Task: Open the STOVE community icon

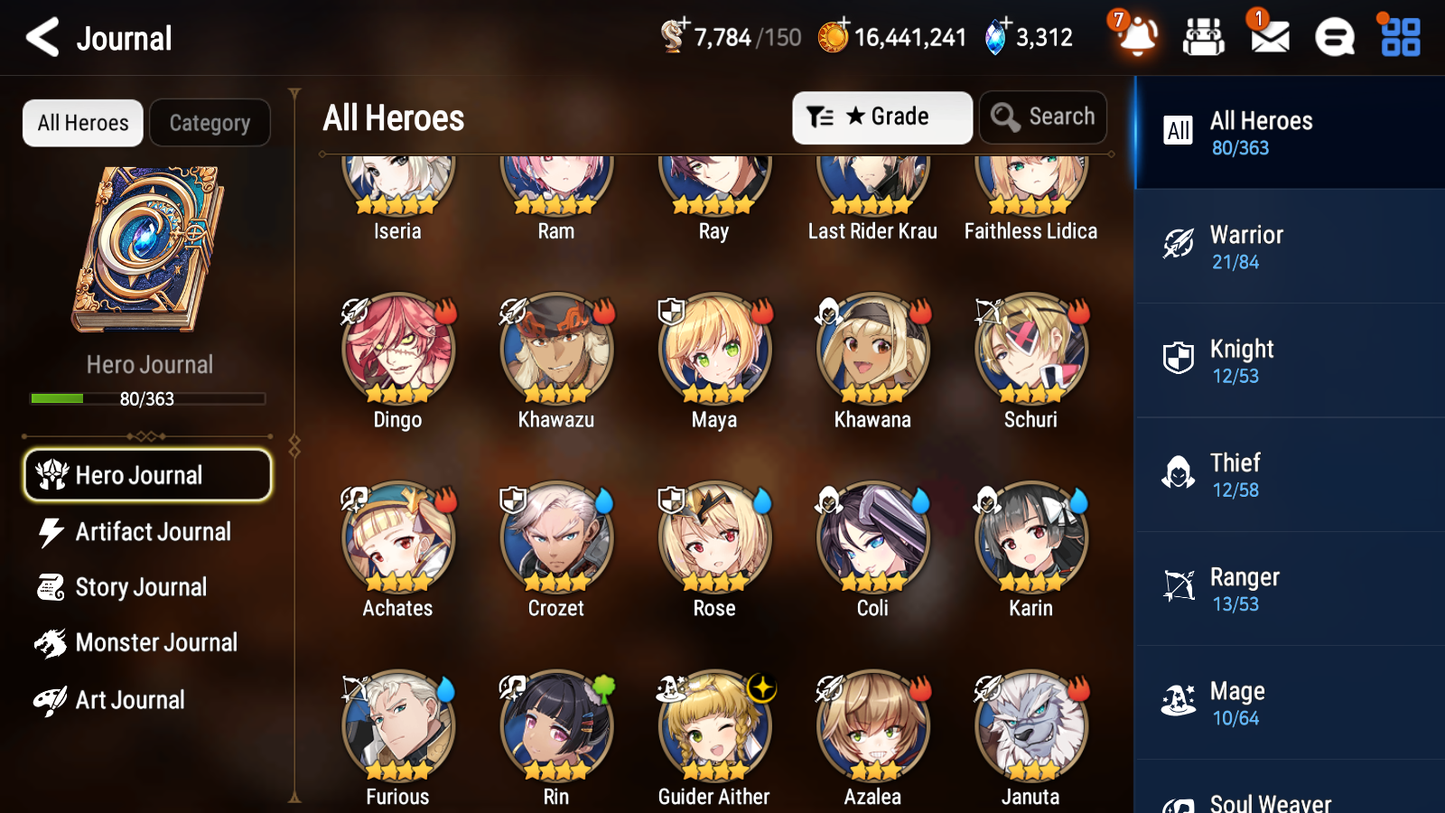Action: tap(1334, 36)
